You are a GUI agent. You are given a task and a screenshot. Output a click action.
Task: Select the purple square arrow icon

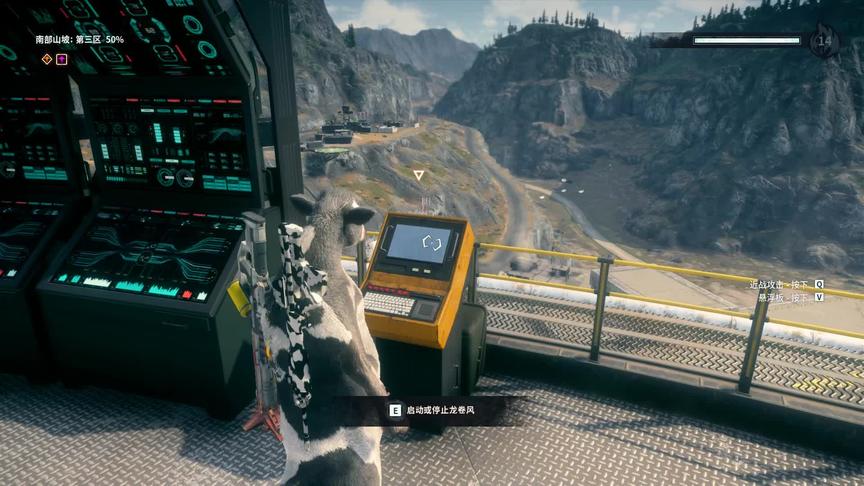pyautogui.click(x=62, y=59)
